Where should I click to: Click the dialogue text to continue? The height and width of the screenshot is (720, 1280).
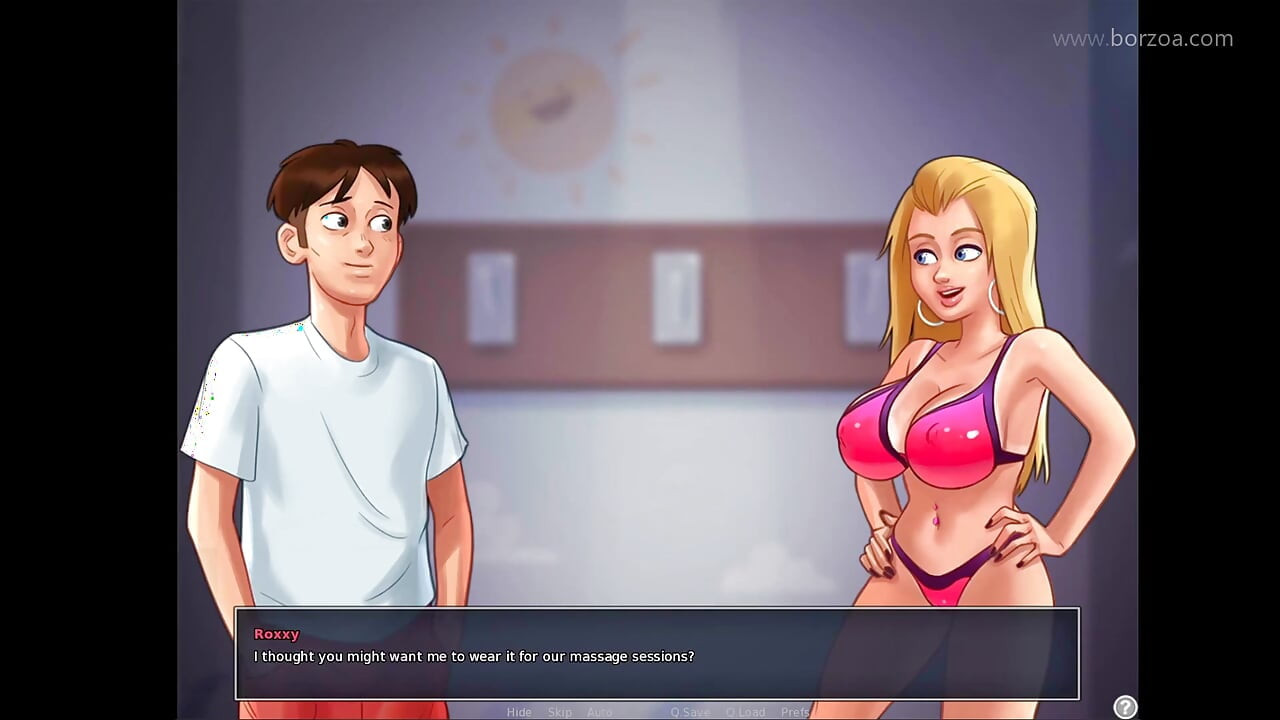pos(474,657)
